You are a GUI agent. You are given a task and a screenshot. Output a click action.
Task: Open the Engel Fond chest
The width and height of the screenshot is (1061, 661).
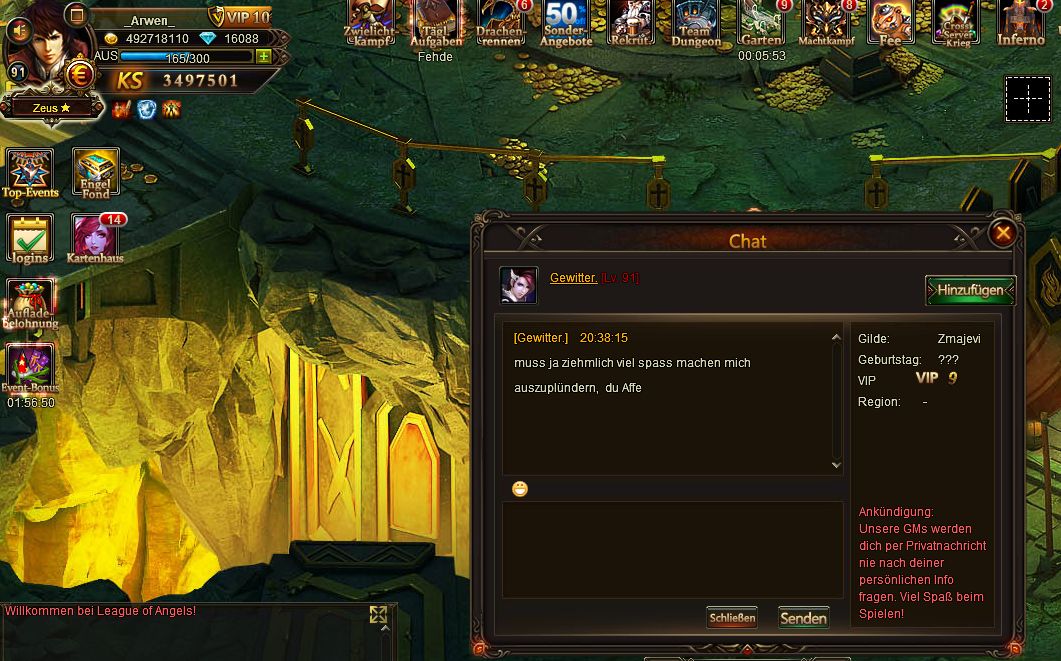pyautogui.click(x=96, y=172)
